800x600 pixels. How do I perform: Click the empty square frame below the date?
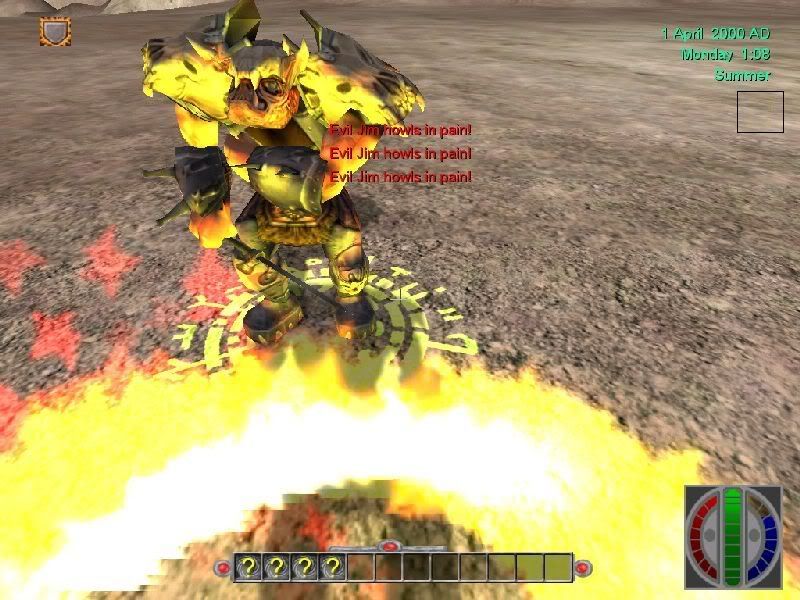point(760,112)
